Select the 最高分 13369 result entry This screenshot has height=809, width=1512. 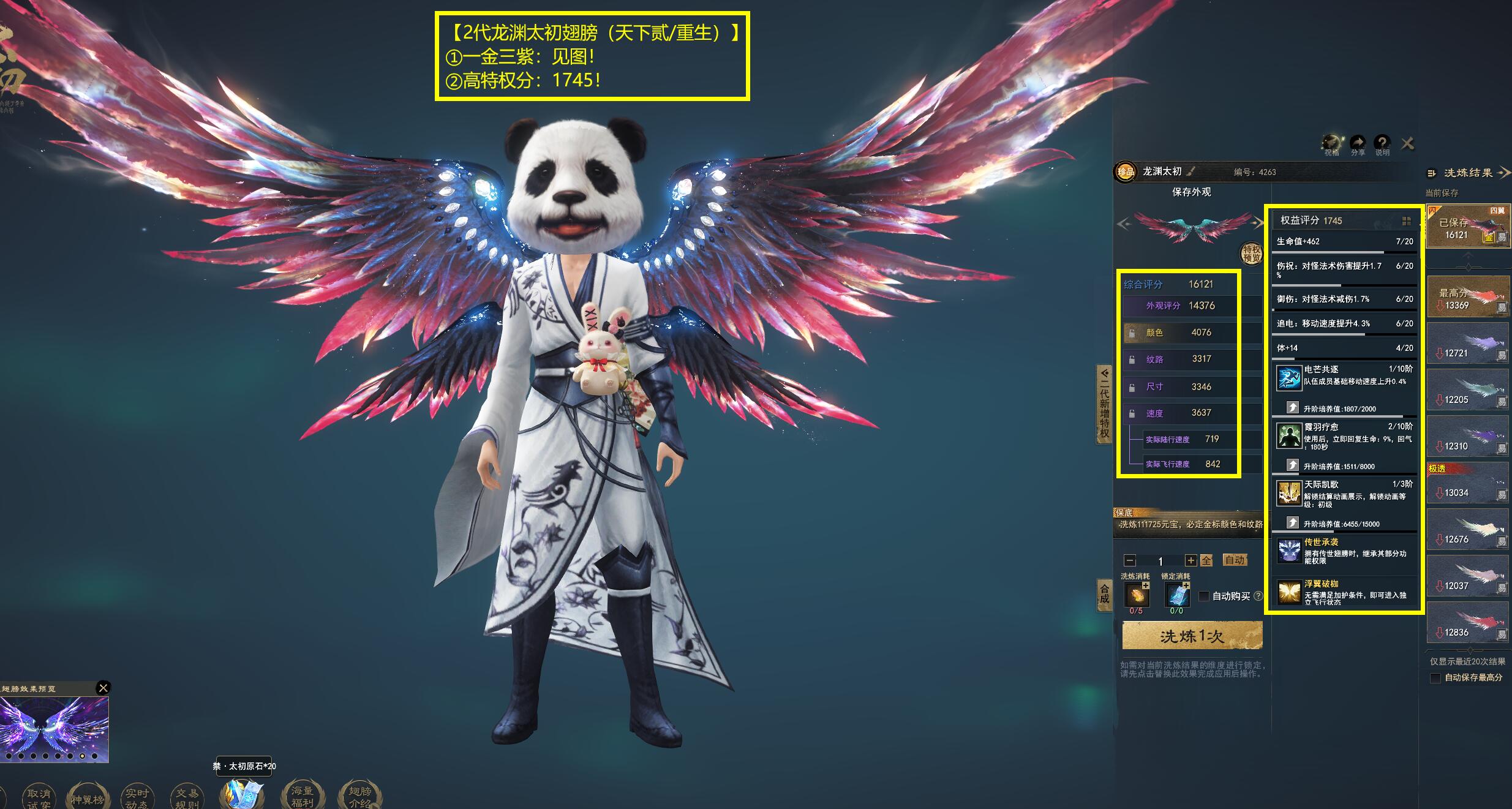click(x=1467, y=298)
